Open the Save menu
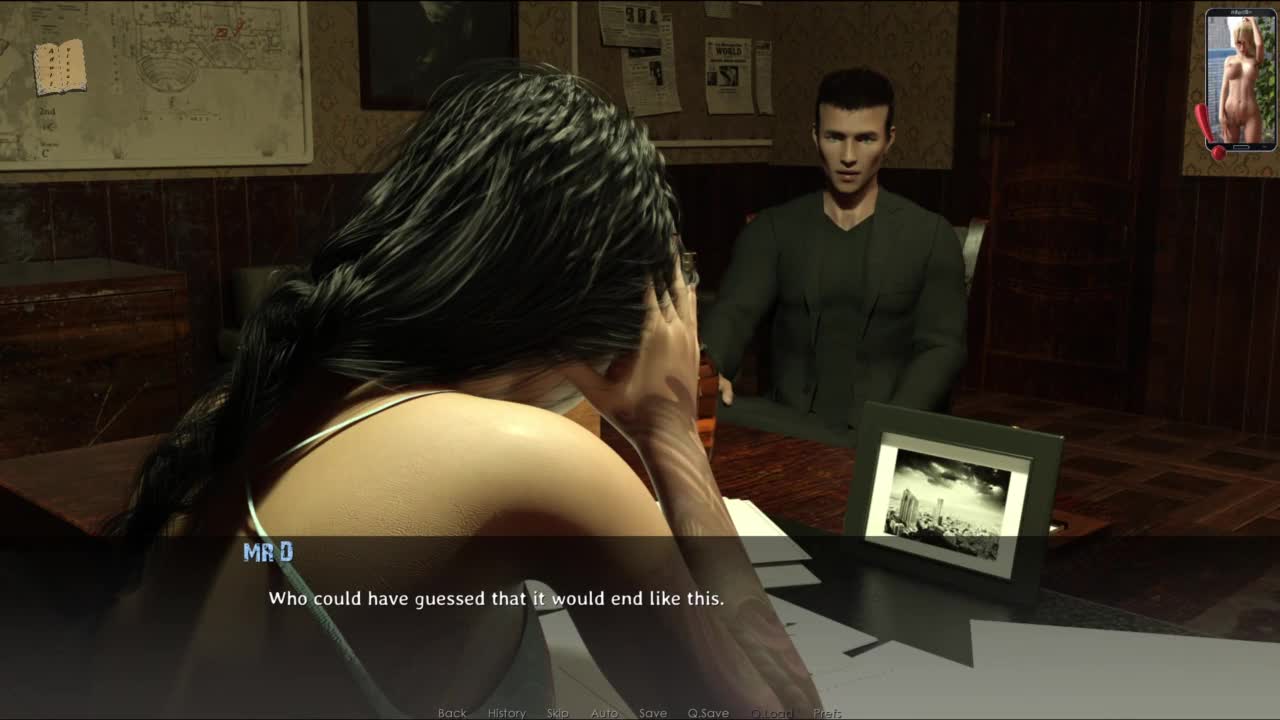This screenshot has width=1280, height=720. (x=653, y=713)
